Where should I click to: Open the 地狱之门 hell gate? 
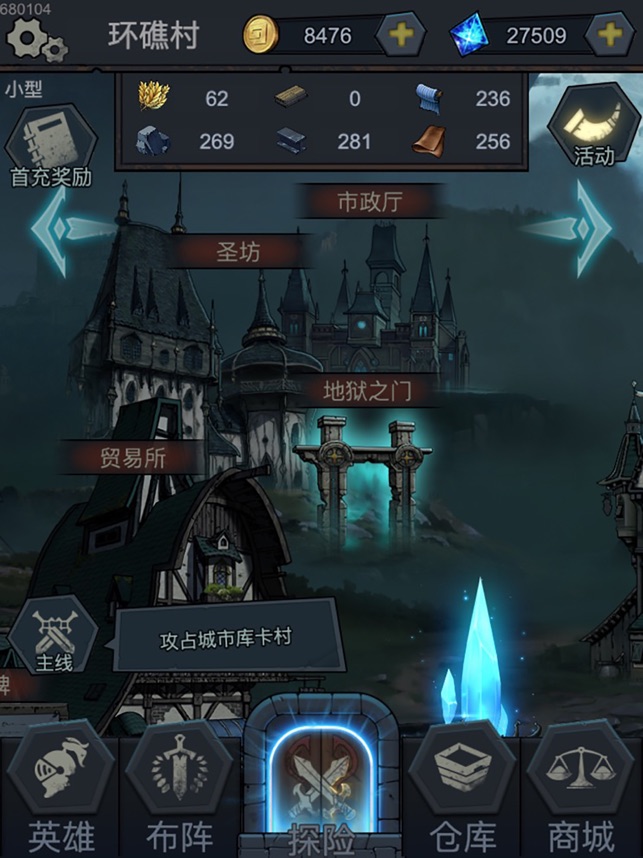pyautogui.click(x=367, y=390)
